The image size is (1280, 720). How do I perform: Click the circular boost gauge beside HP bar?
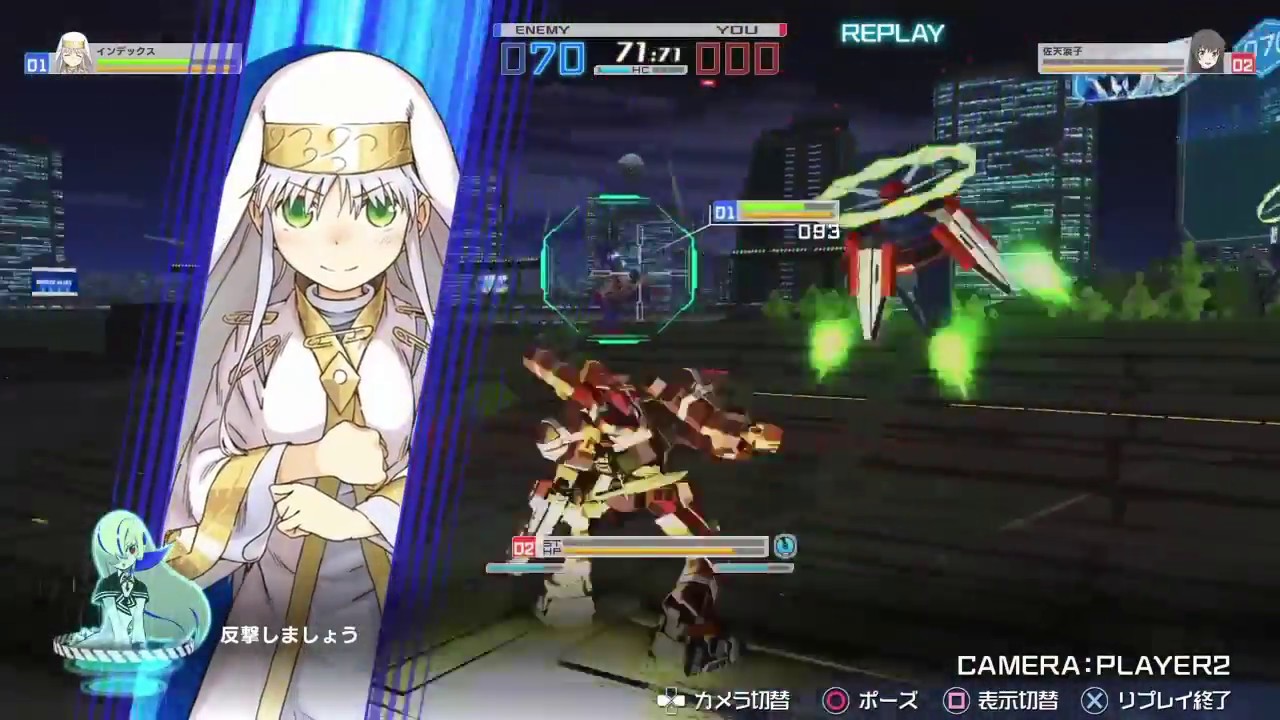[x=786, y=546]
